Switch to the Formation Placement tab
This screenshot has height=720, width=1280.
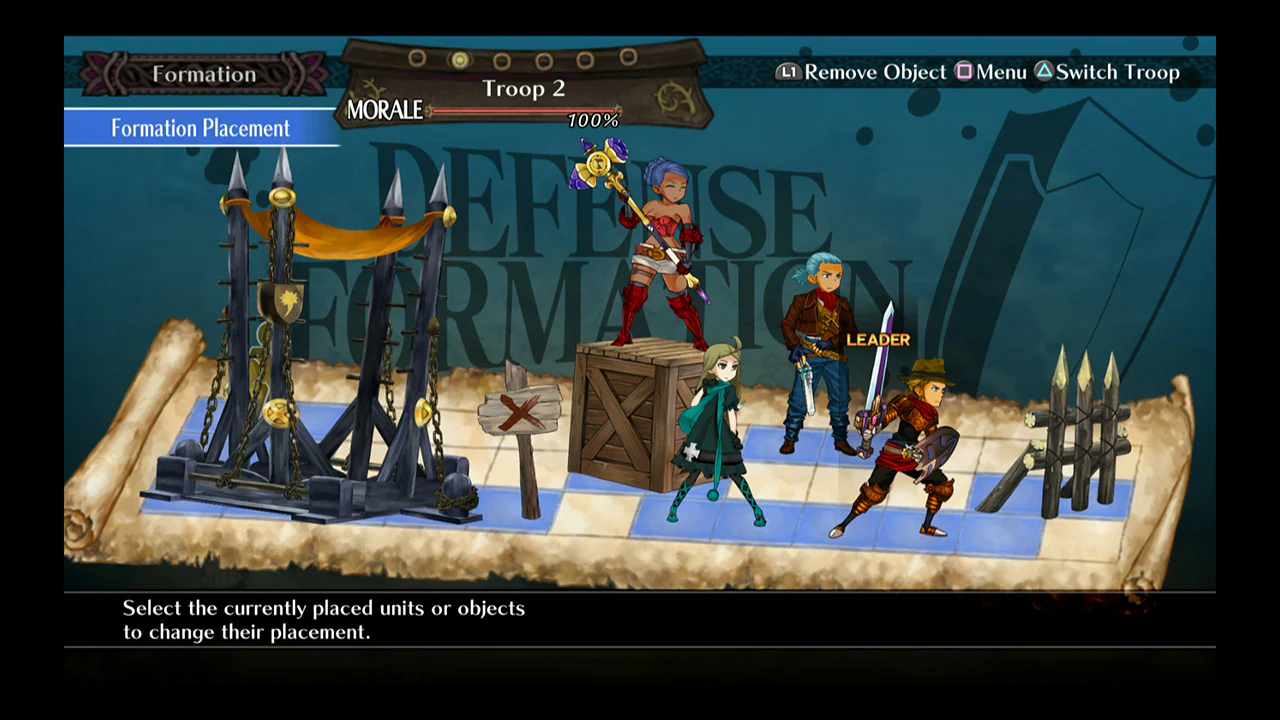point(198,128)
